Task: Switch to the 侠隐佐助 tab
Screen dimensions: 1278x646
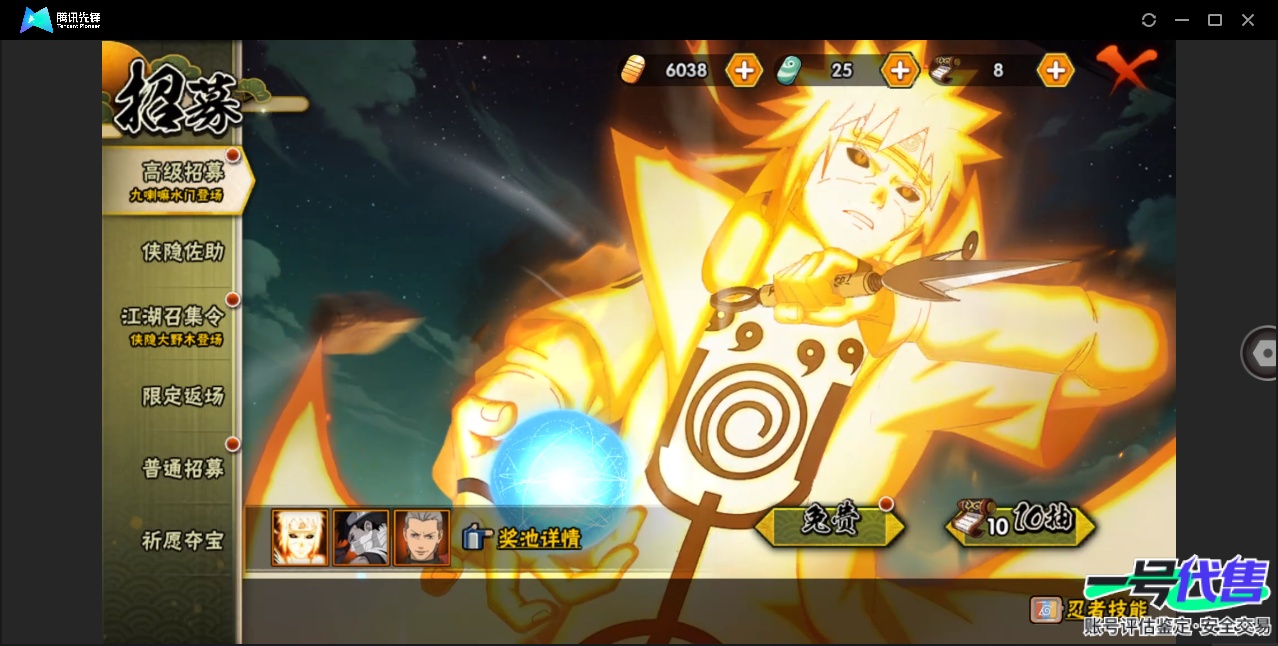Action: pos(182,252)
